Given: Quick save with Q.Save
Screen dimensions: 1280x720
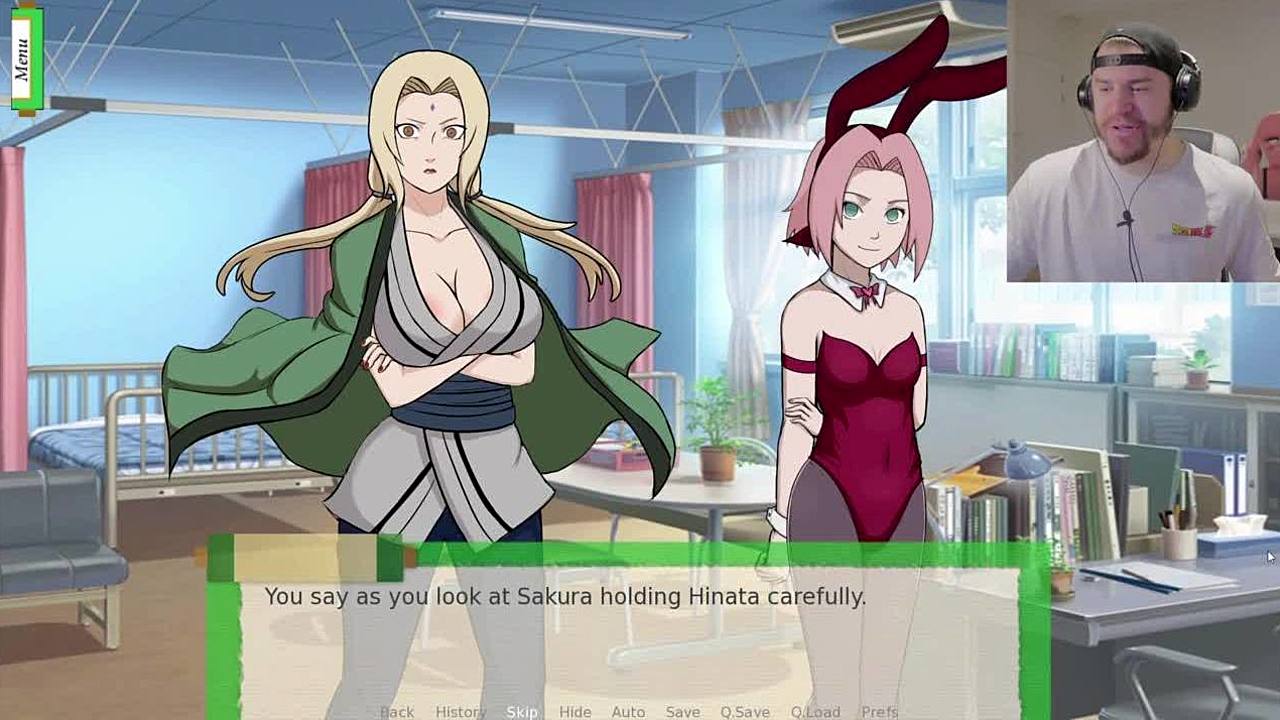Looking at the screenshot, I should click(x=745, y=712).
